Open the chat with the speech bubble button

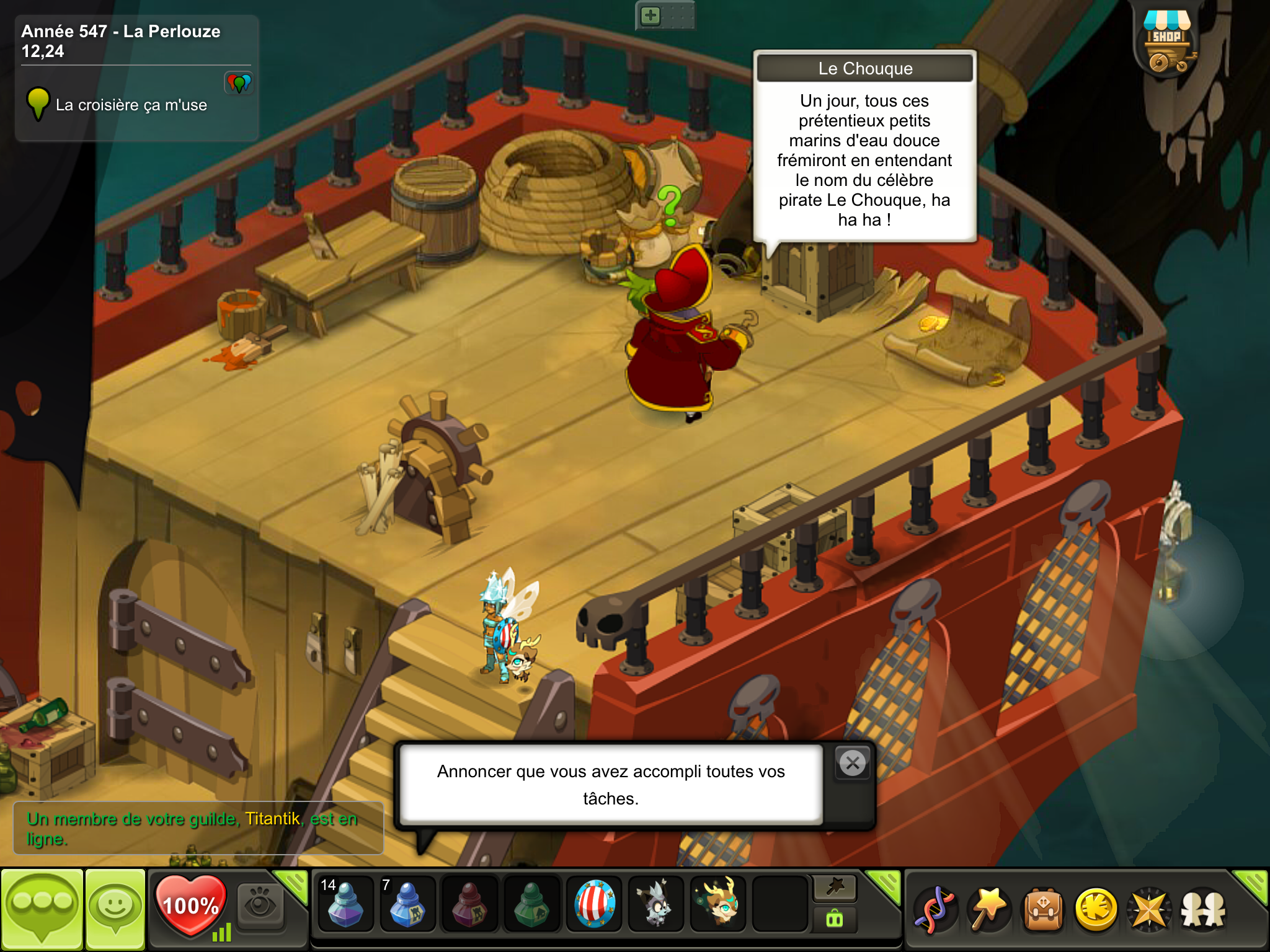(42, 909)
